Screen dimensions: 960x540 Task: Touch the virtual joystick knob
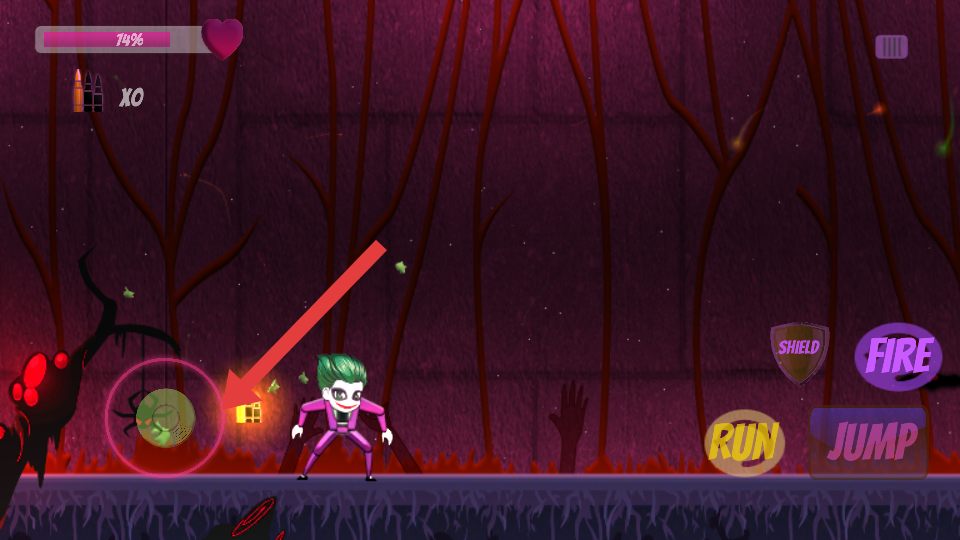[165, 417]
